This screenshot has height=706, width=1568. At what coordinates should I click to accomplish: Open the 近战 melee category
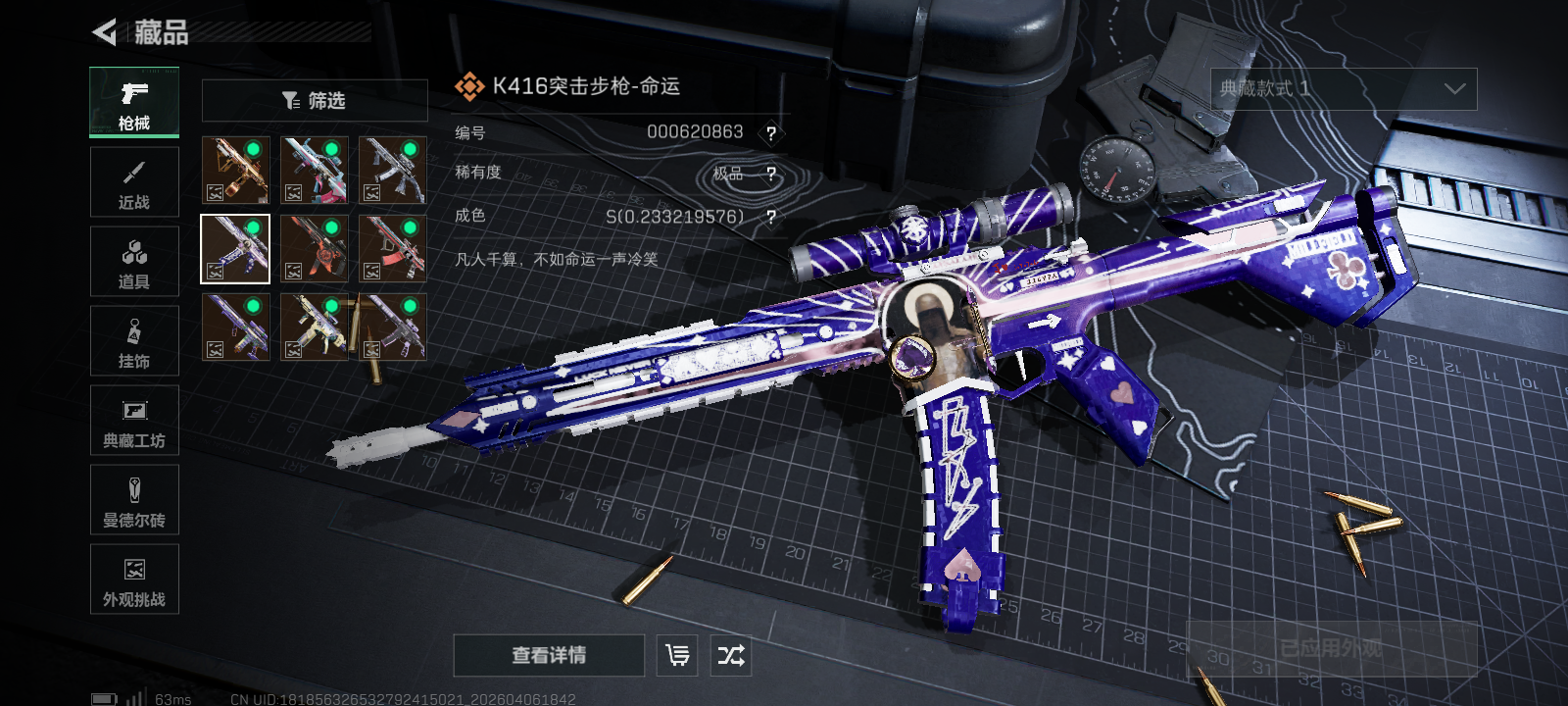[134, 182]
